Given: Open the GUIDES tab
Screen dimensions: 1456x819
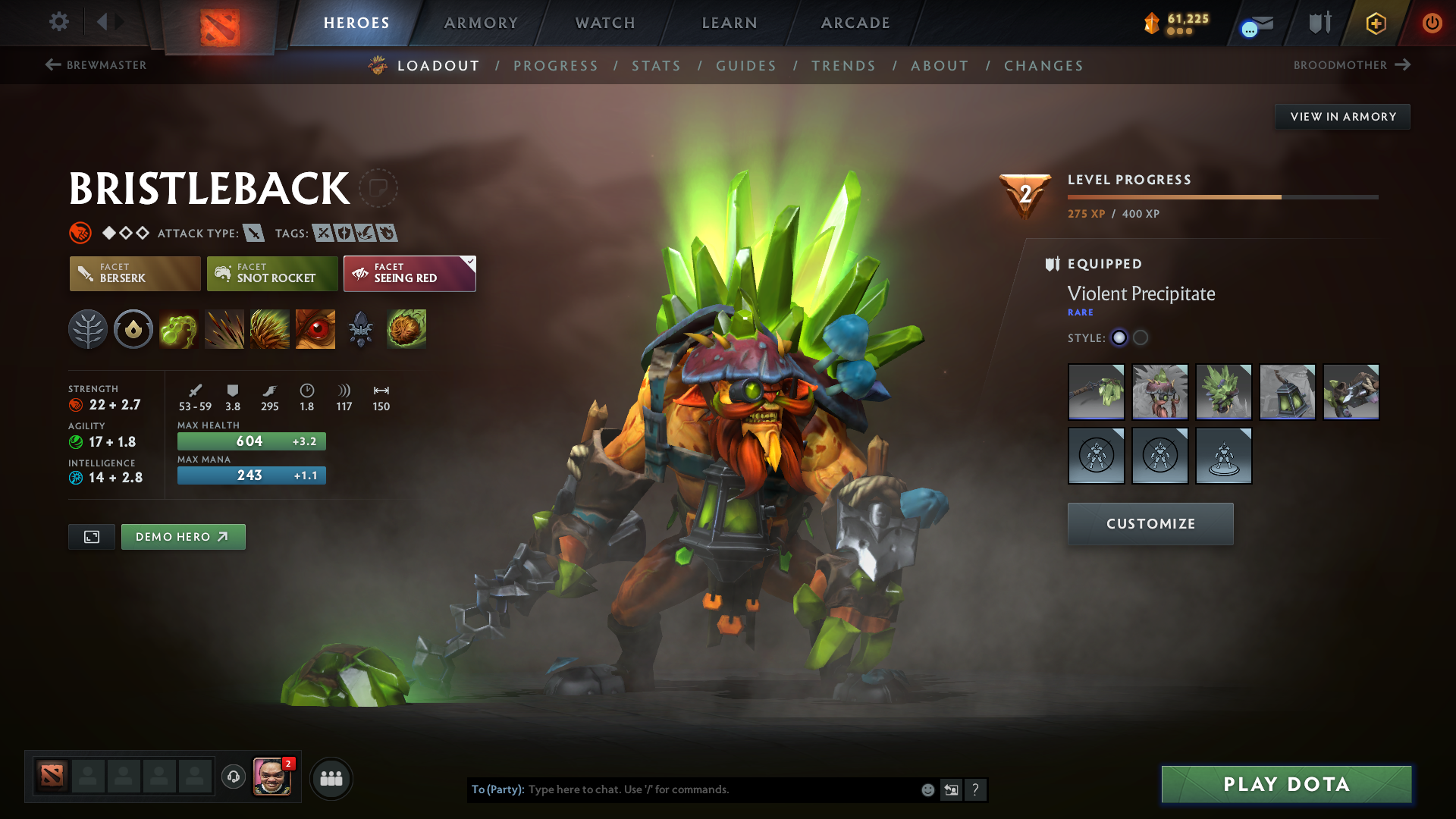Looking at the screenshot, I should [x=745, y=66].
